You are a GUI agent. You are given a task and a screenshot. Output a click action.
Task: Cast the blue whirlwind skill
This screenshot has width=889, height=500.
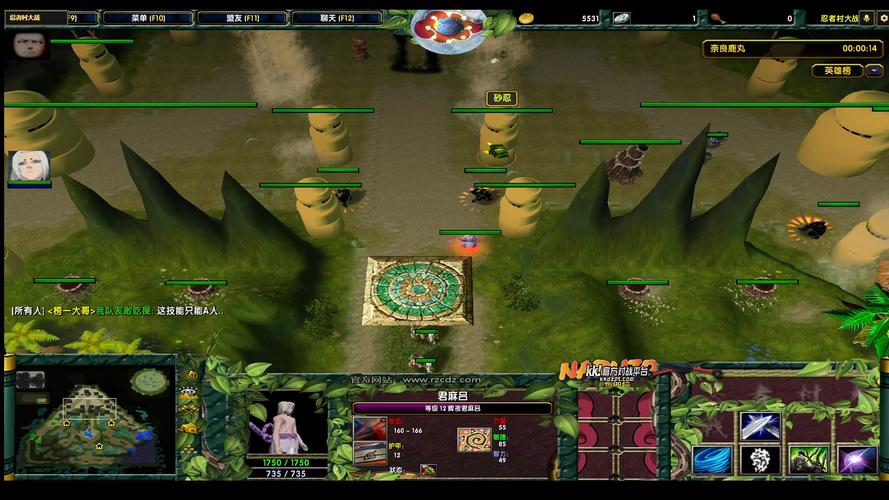[x=711, y=460]
